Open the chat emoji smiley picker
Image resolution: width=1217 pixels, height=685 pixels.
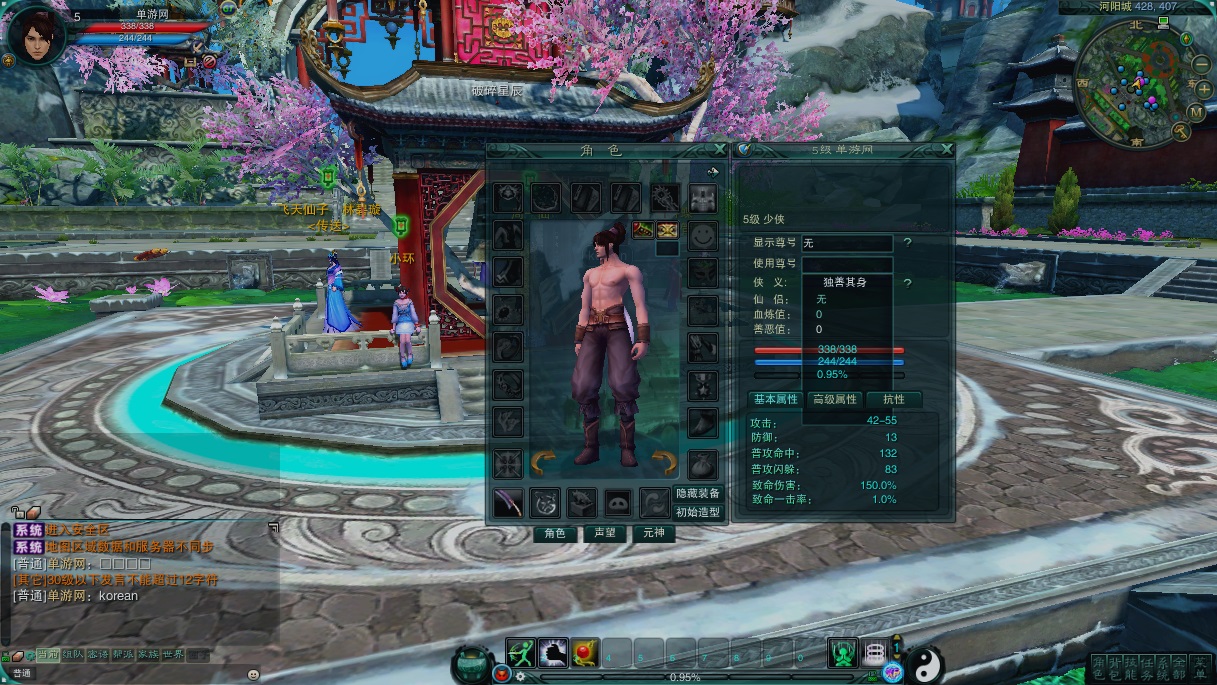[x=253, y=674]
